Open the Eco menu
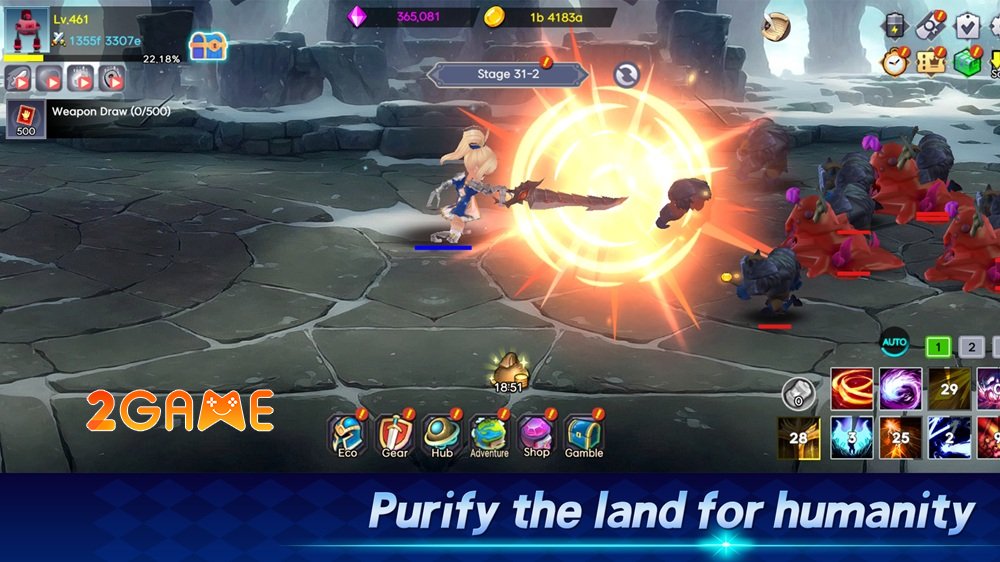This screenshot has width=1000, height=562. point(347,435)
